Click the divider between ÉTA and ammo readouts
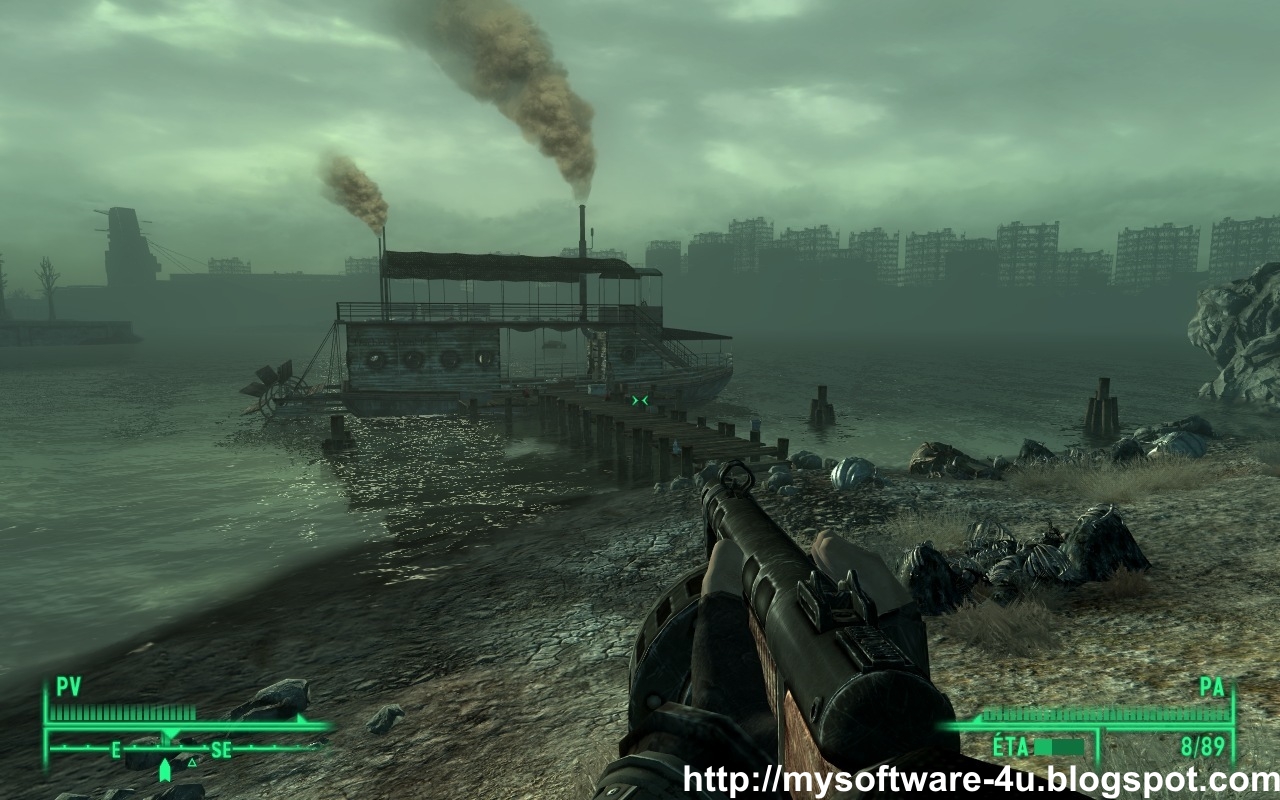The image size is (1280, 800). 1100,748
